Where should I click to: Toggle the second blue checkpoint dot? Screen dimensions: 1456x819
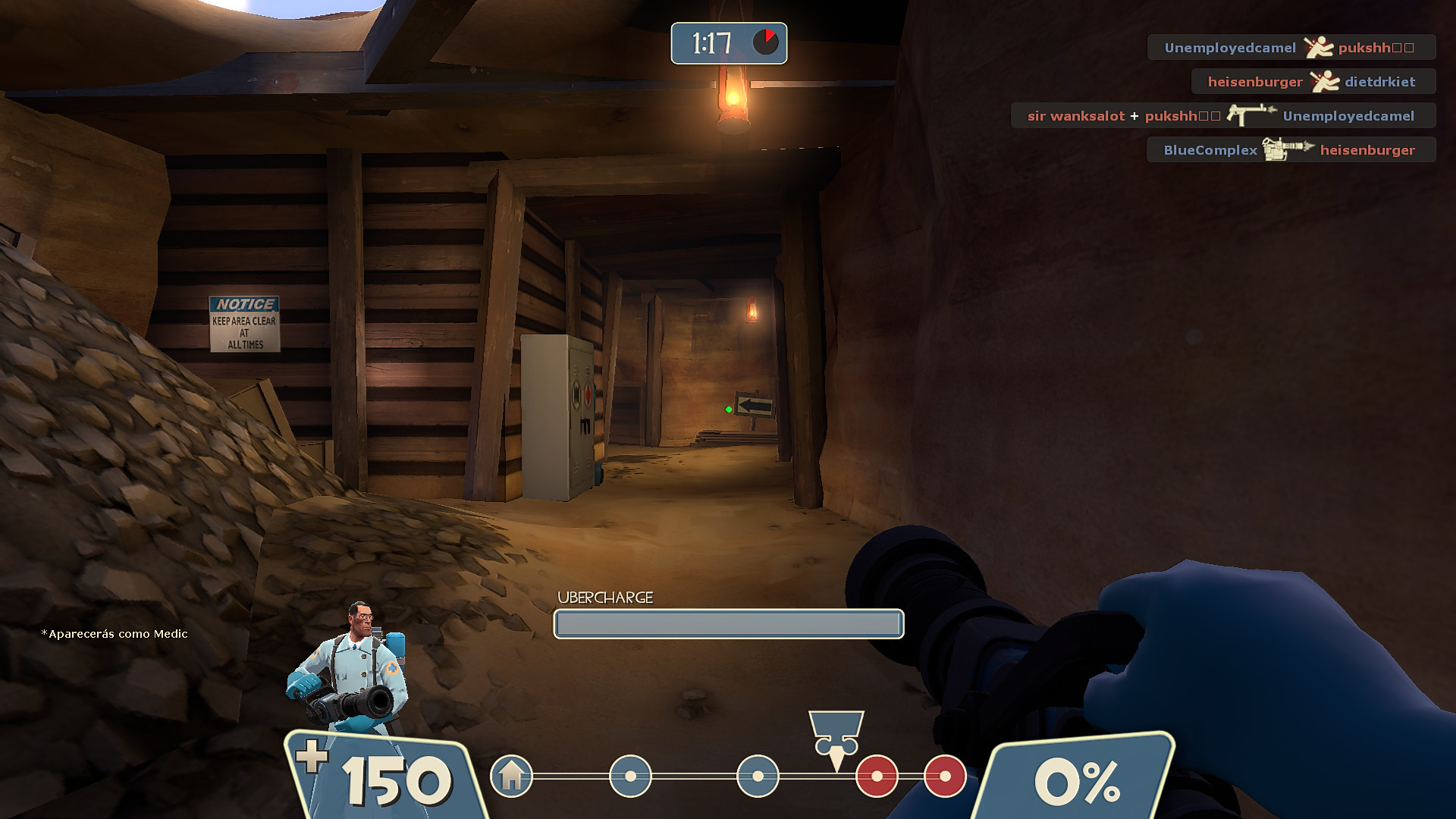point(757,777)
